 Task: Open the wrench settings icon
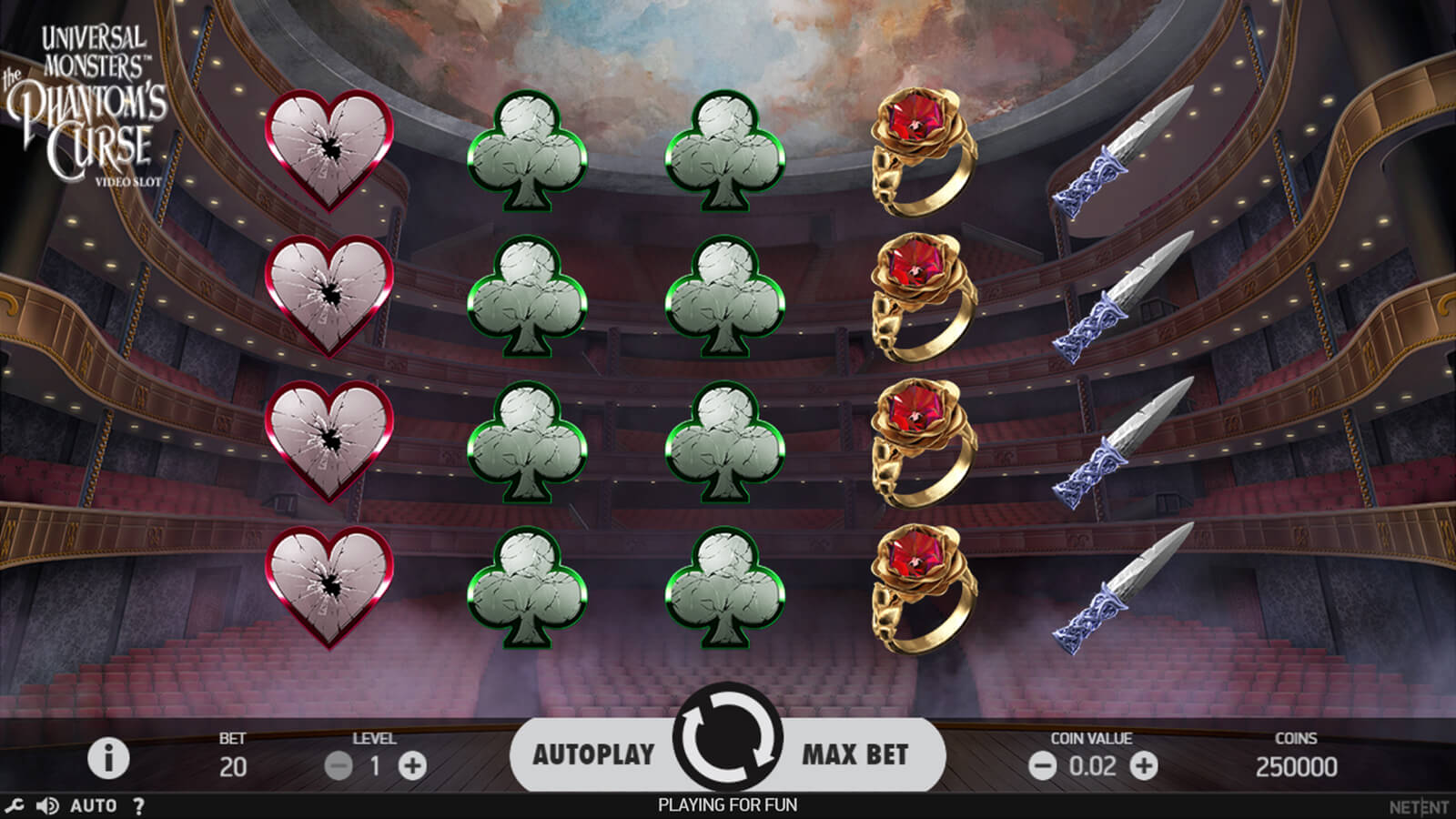click(x=14, y=805)
